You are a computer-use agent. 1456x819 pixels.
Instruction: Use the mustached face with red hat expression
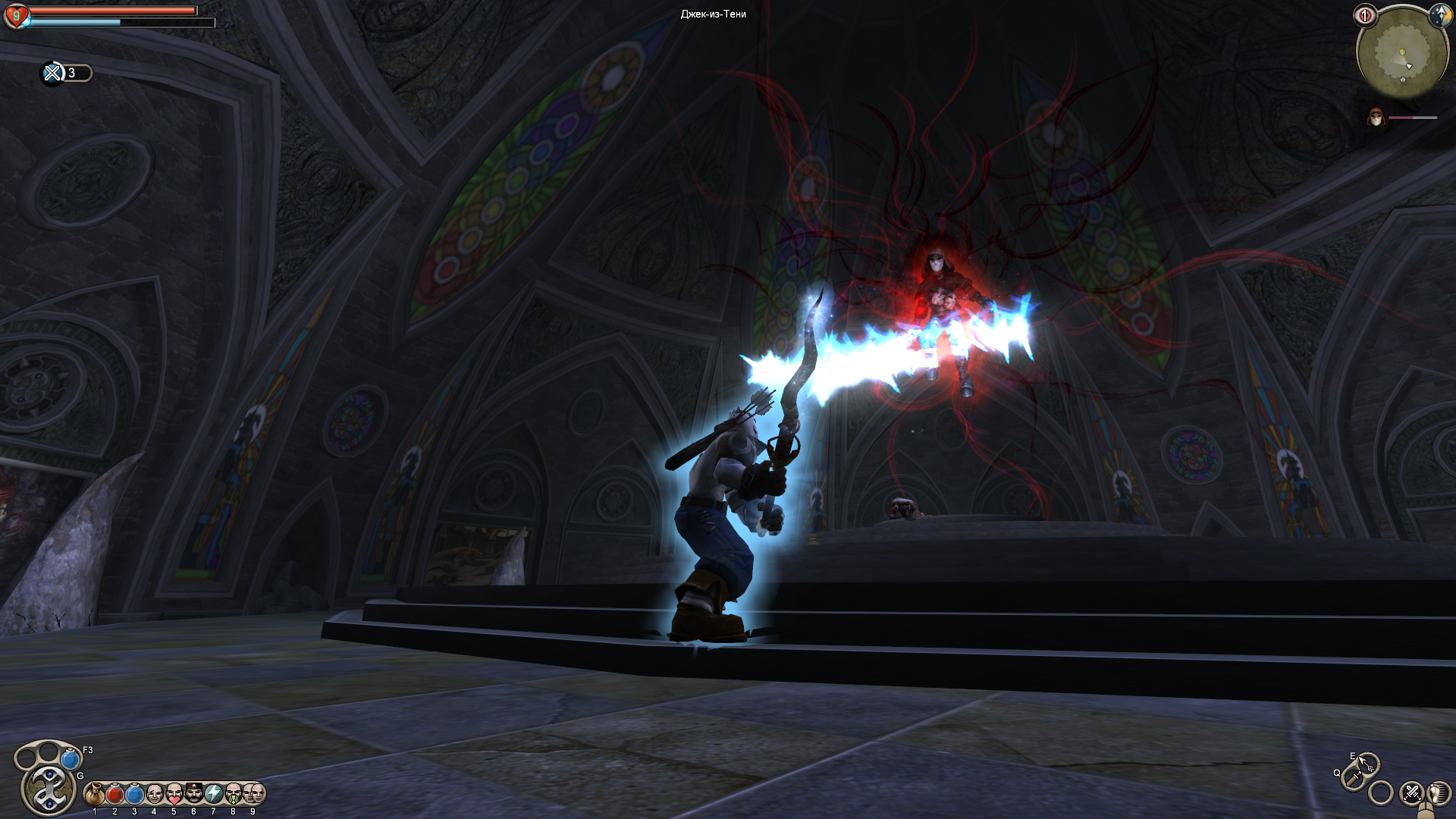pos(193,794)
